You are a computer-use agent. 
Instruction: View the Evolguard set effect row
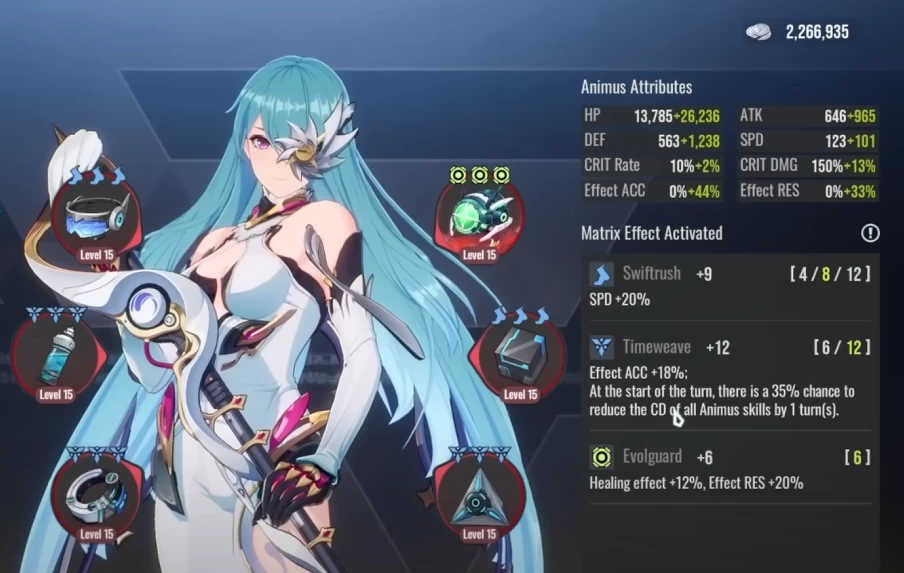click(x=729, y=469)
